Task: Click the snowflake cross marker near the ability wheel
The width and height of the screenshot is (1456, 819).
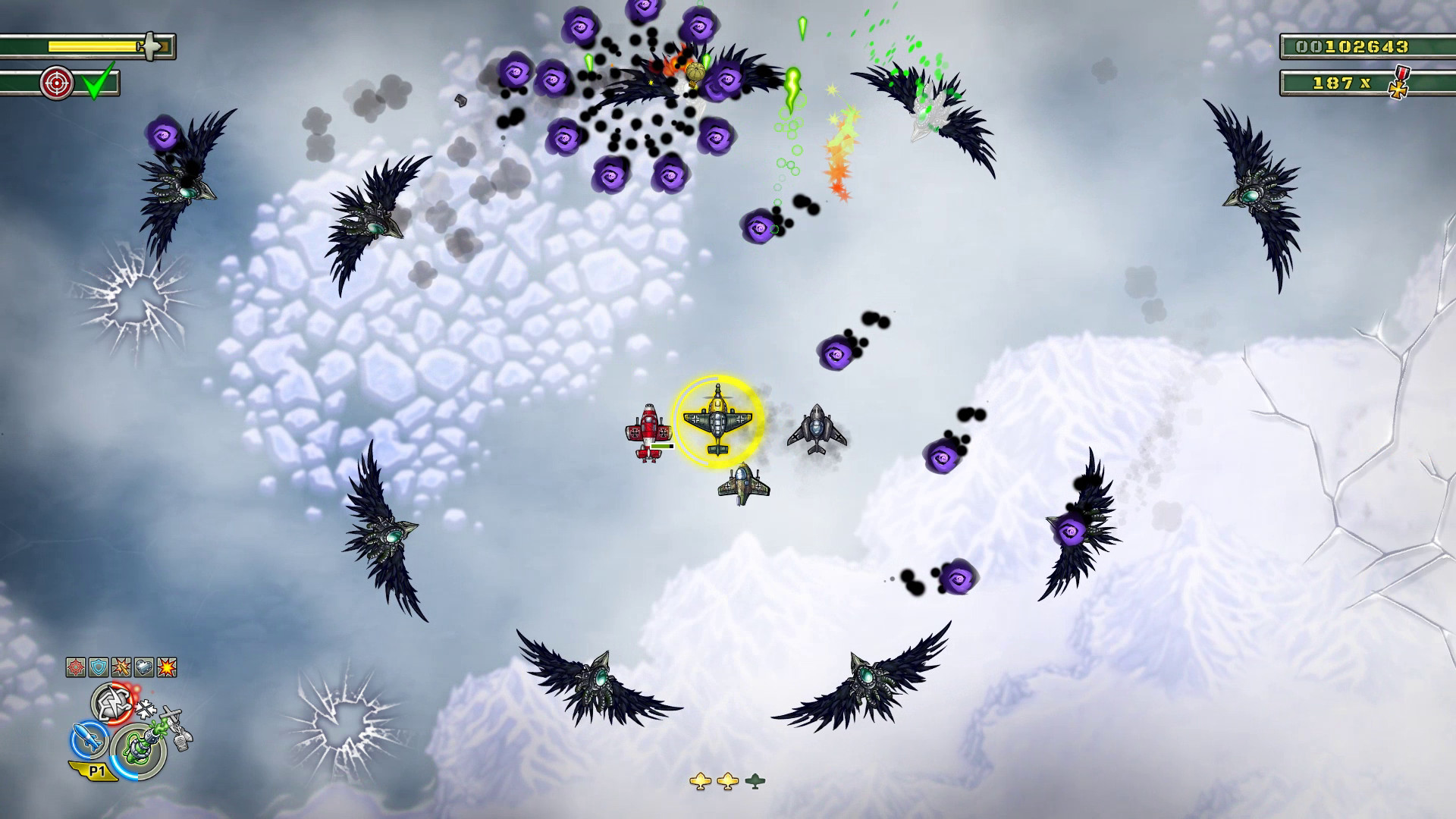Action: (x=146, y=708)
